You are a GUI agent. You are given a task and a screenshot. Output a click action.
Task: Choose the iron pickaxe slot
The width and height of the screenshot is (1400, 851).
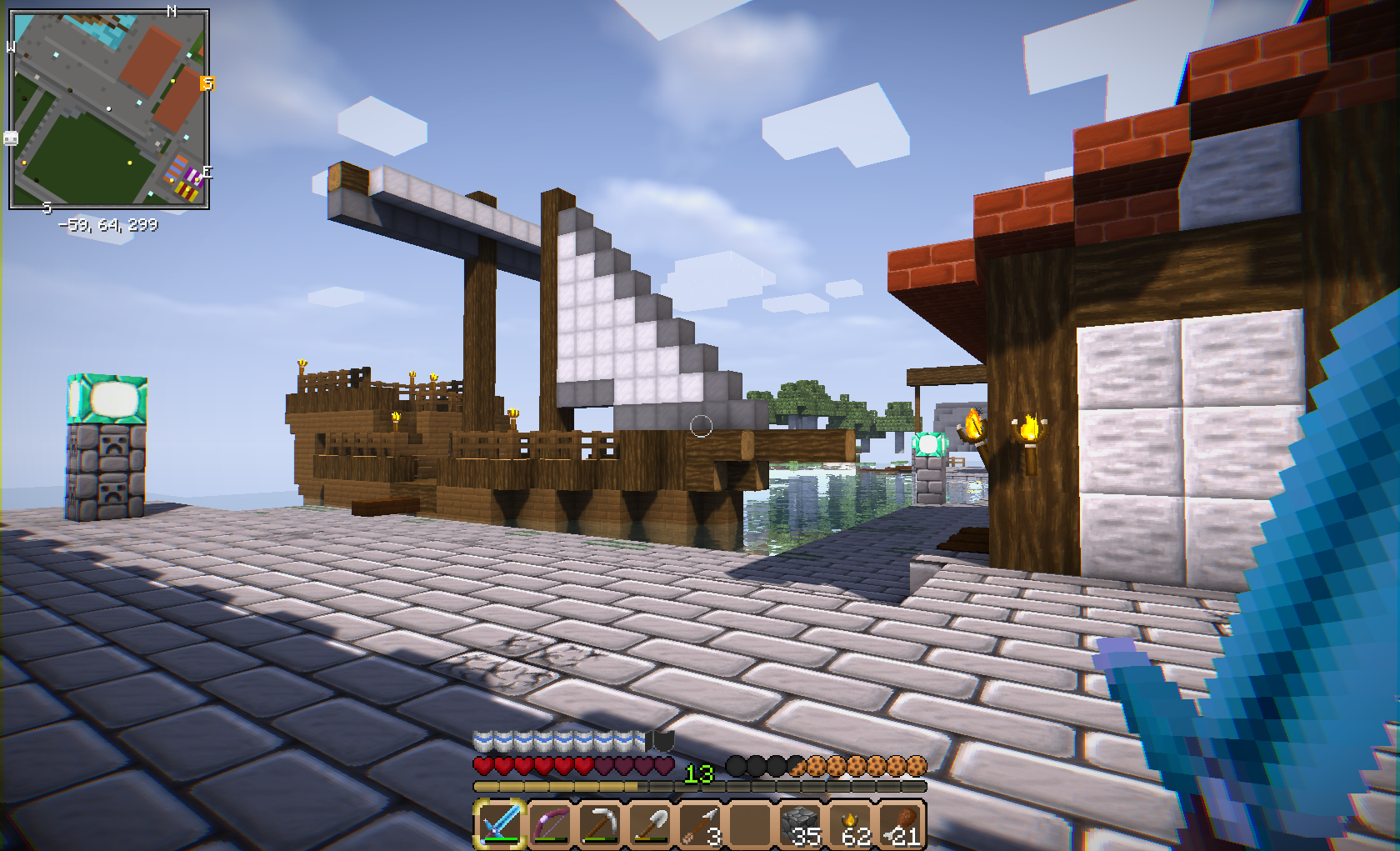click(600, 823)
